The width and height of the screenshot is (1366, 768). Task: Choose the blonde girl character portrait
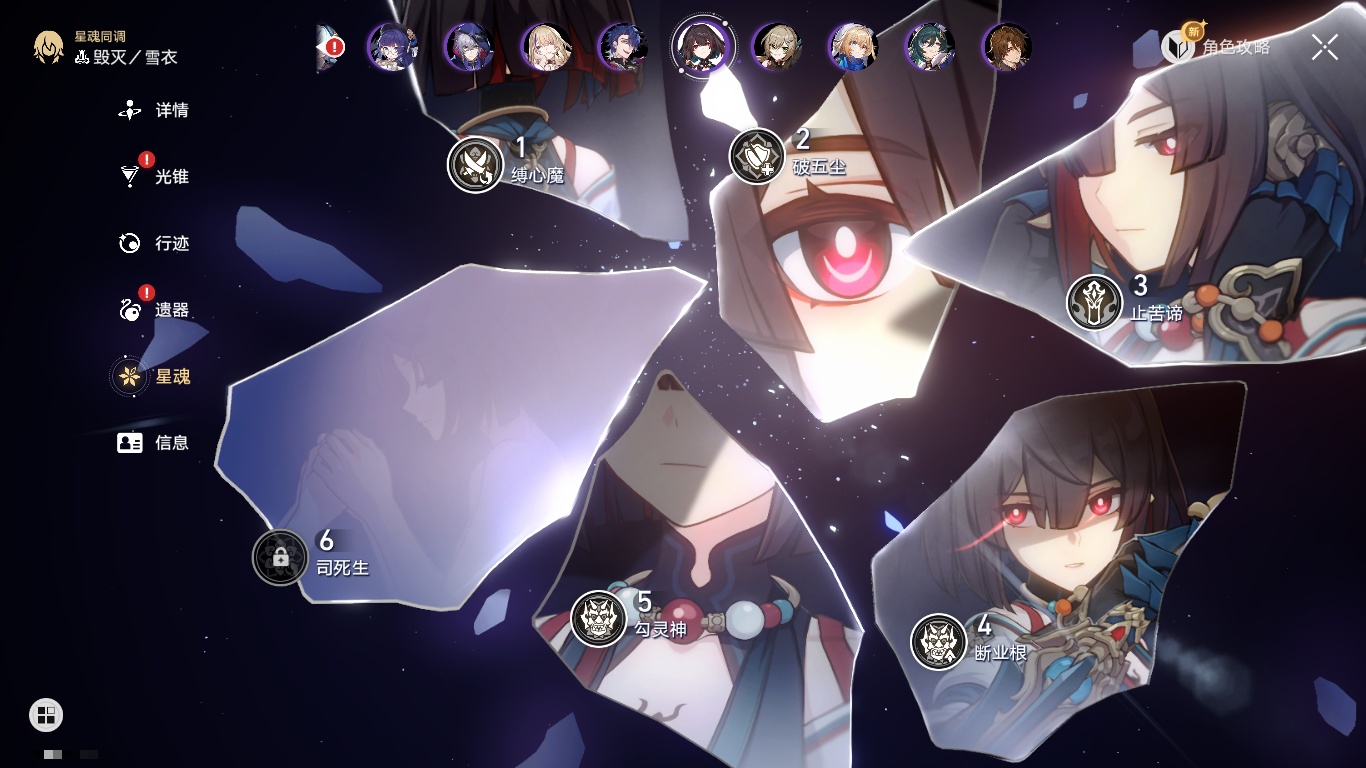[x=546, y=47]
